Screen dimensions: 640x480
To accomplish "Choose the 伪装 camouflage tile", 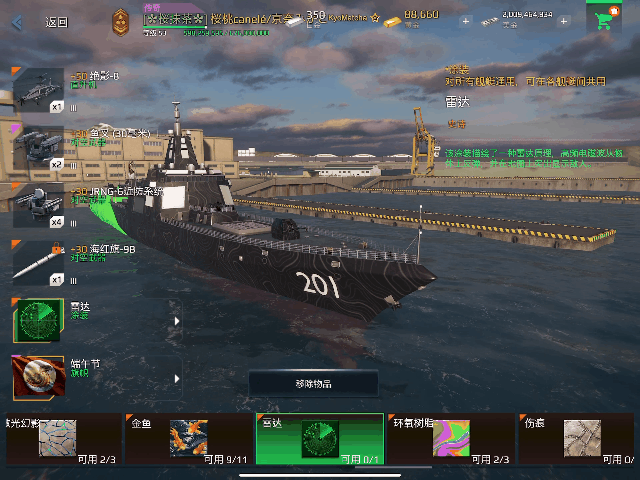I will (x=580, y=439).
